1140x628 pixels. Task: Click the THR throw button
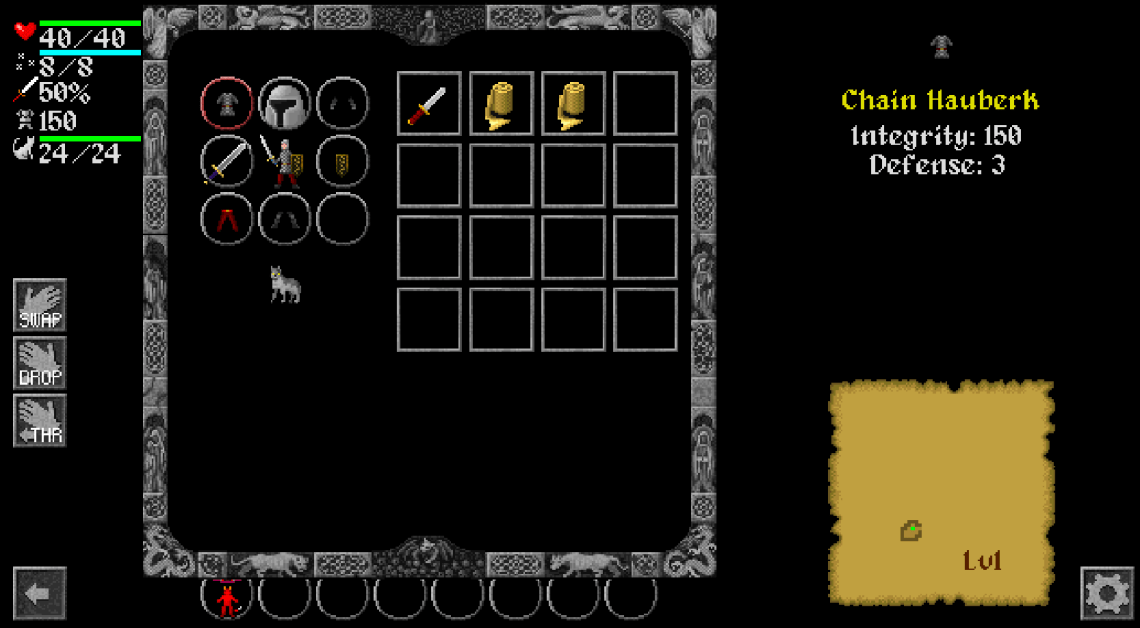pos(40,421)
